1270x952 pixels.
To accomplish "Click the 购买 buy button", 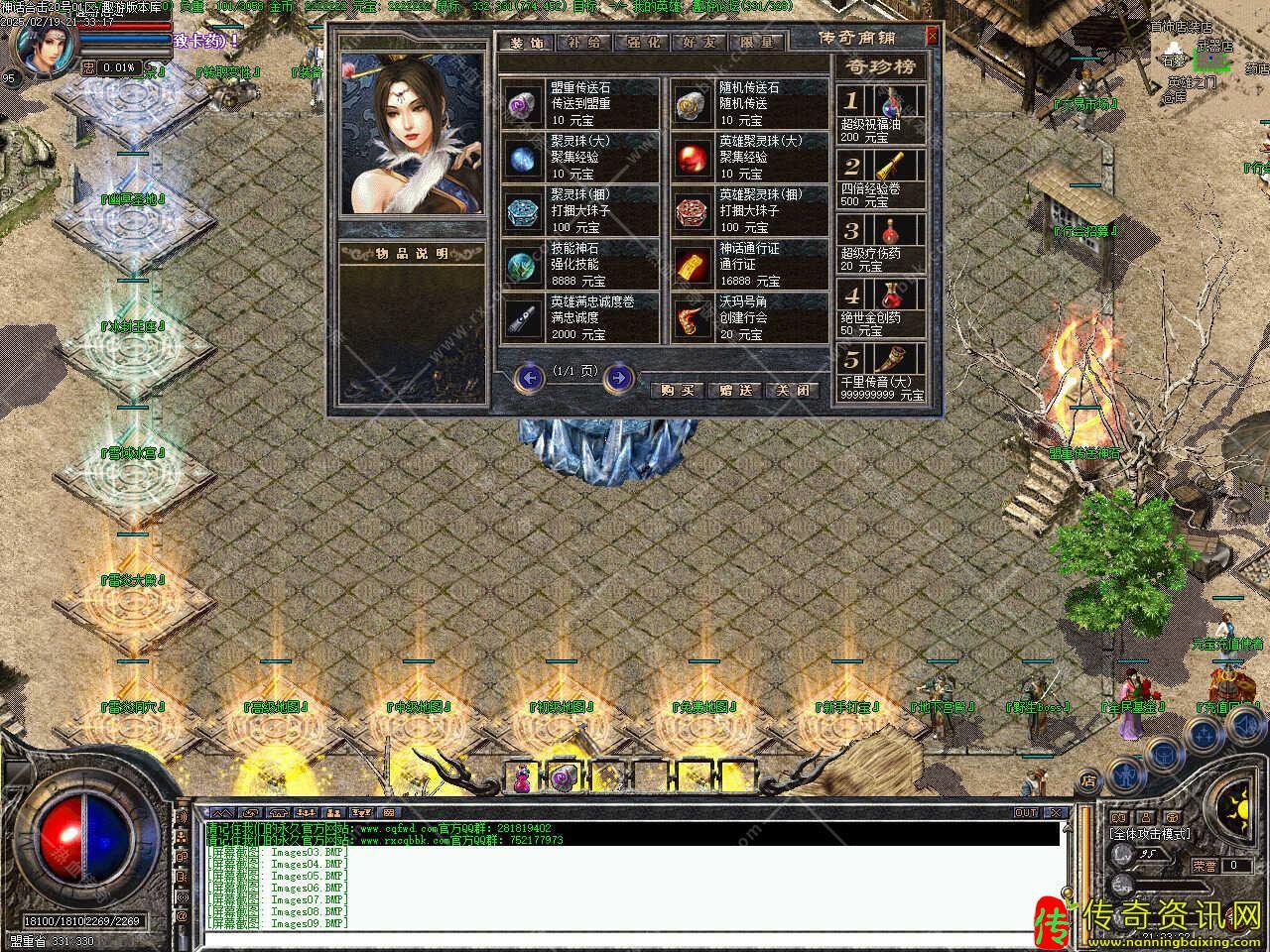I will 676,390.
